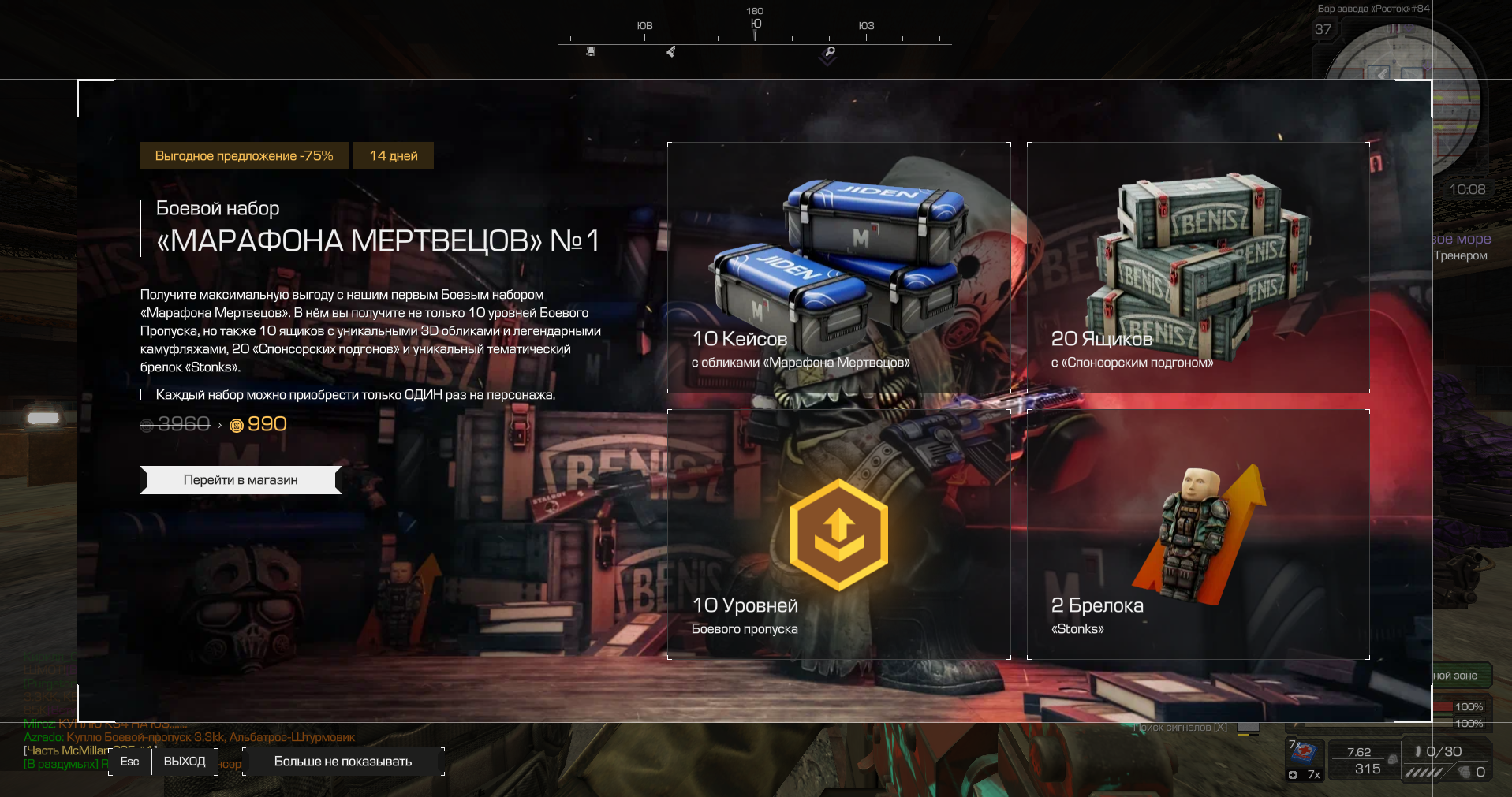Close the offer with the ВЫХОД button
The height and width of the screenshot is (797, 1512).
coord(184,762)
